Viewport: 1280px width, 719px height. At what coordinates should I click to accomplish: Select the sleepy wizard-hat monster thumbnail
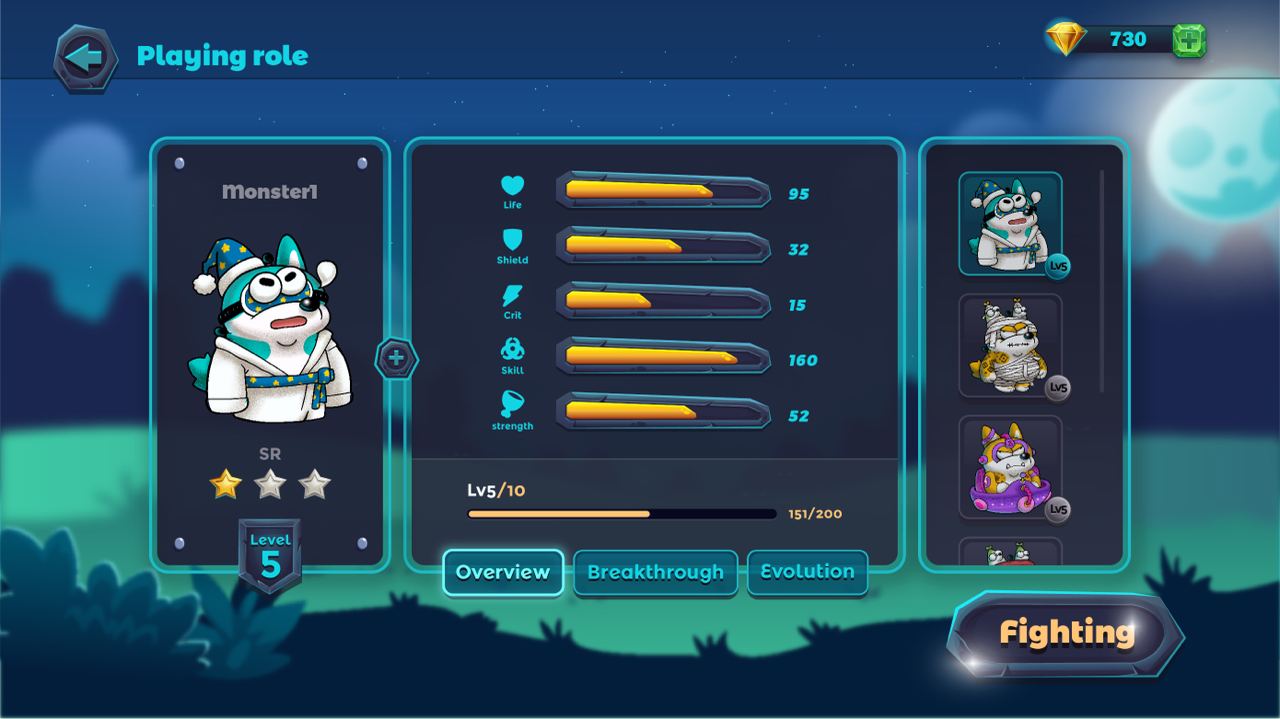pos(1010,223)
